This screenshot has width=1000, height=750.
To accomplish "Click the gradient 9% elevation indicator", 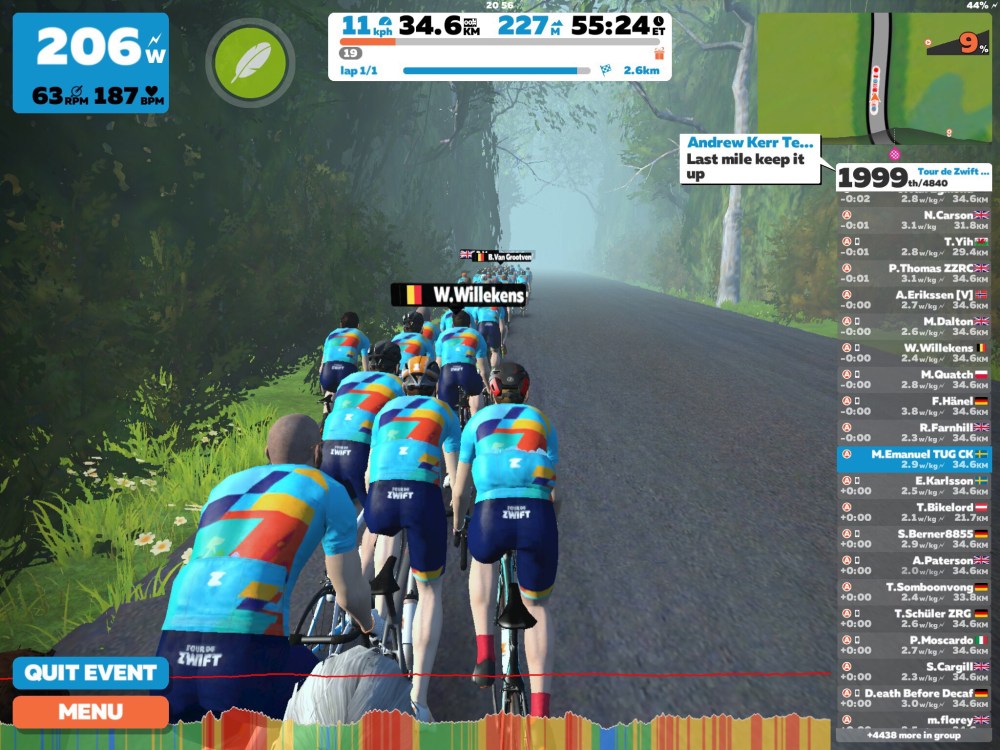I will coord(958,42).
